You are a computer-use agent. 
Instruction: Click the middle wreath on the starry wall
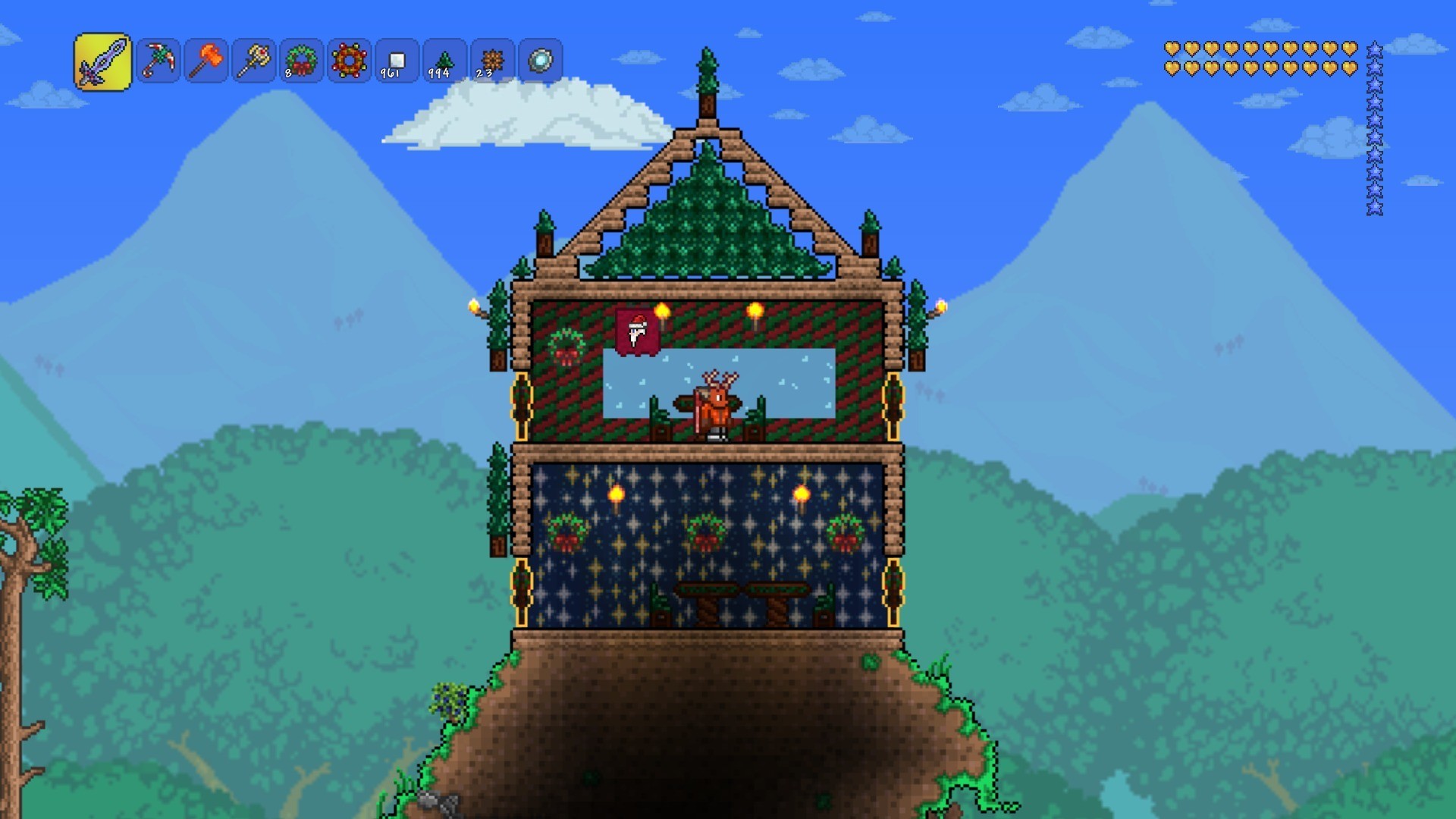tap(707, 532)
